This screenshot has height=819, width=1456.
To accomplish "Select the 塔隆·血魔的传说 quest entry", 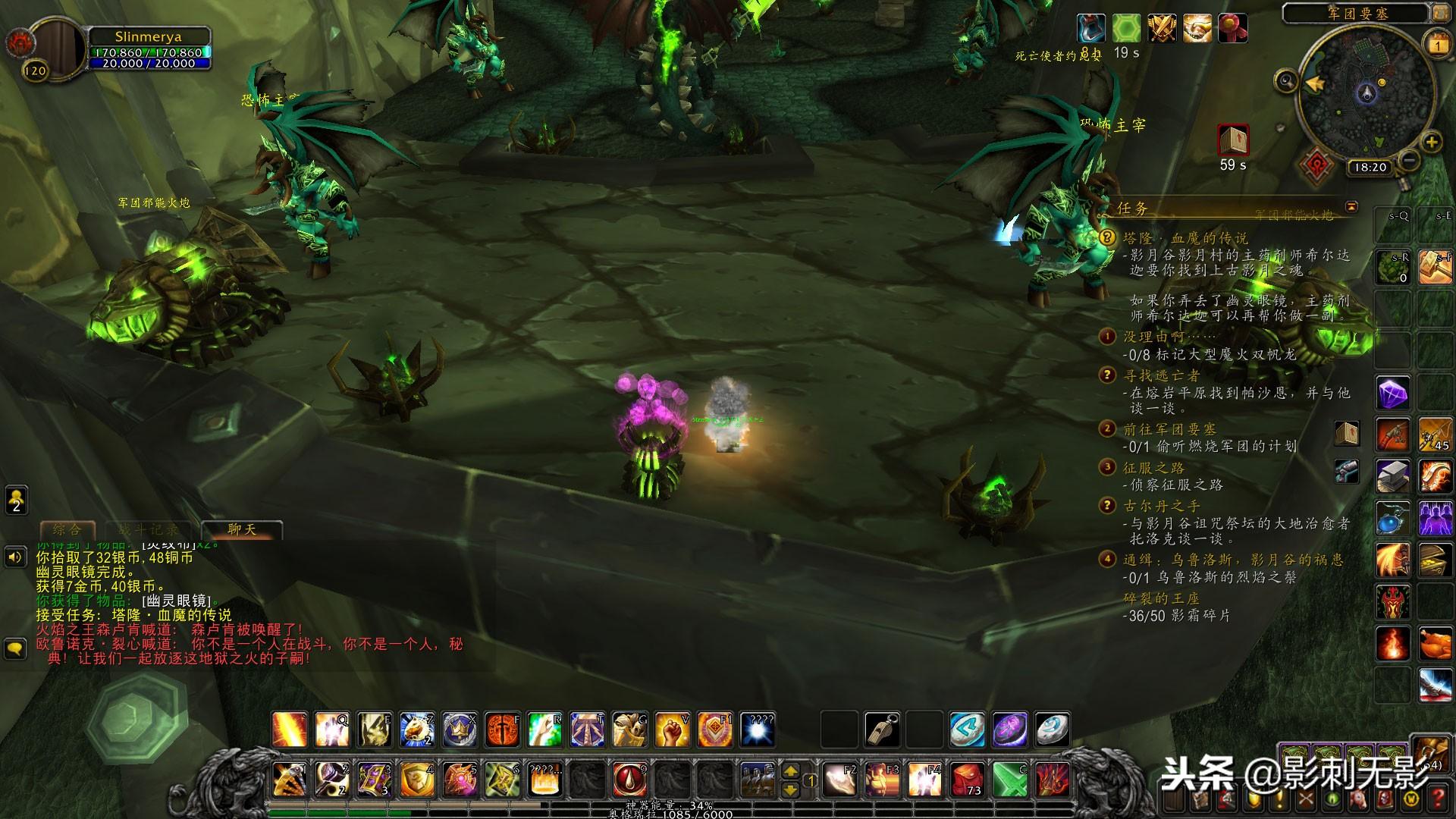I will click(1185, 238).
